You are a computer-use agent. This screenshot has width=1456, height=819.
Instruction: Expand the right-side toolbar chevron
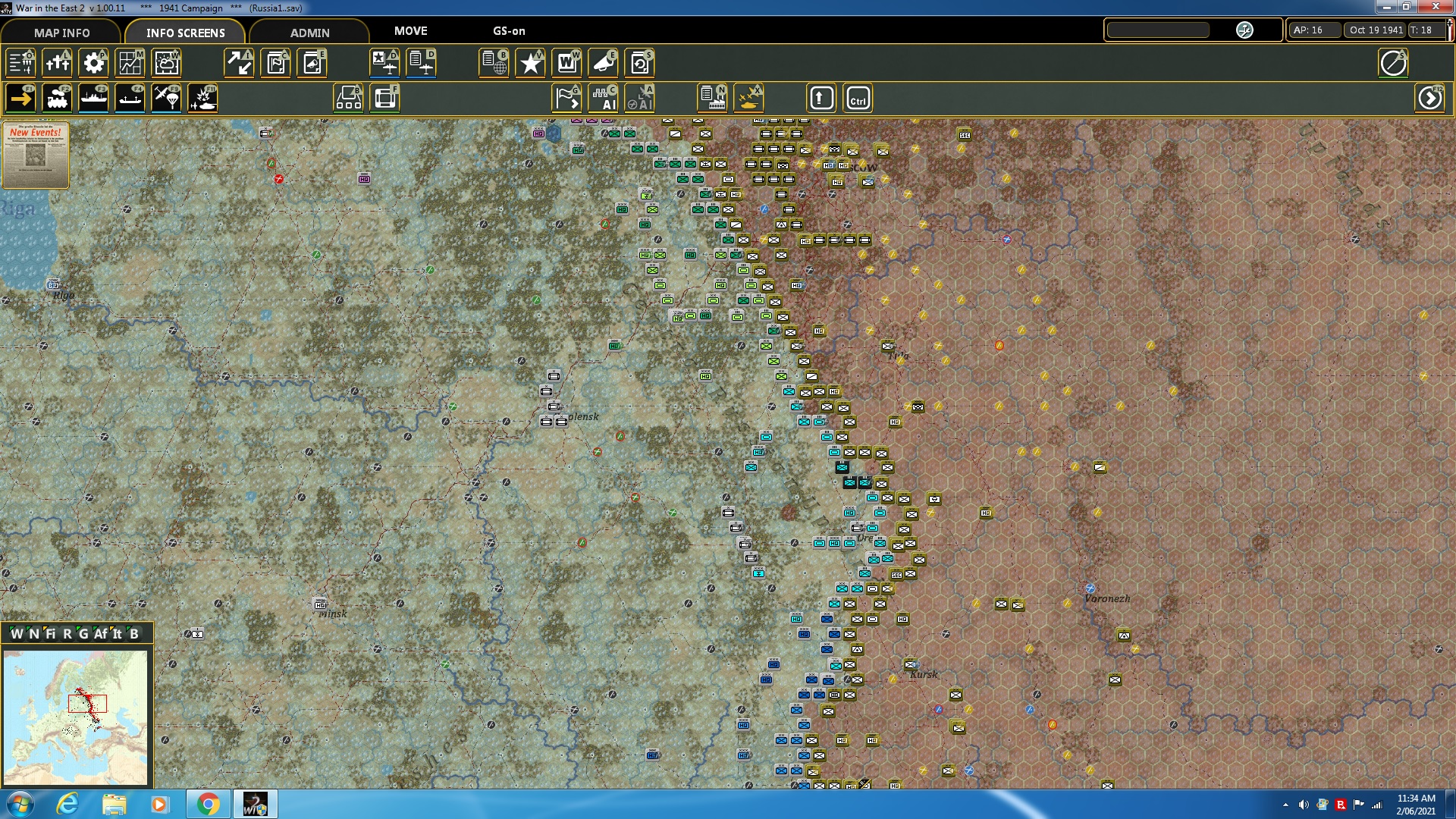1431,97
